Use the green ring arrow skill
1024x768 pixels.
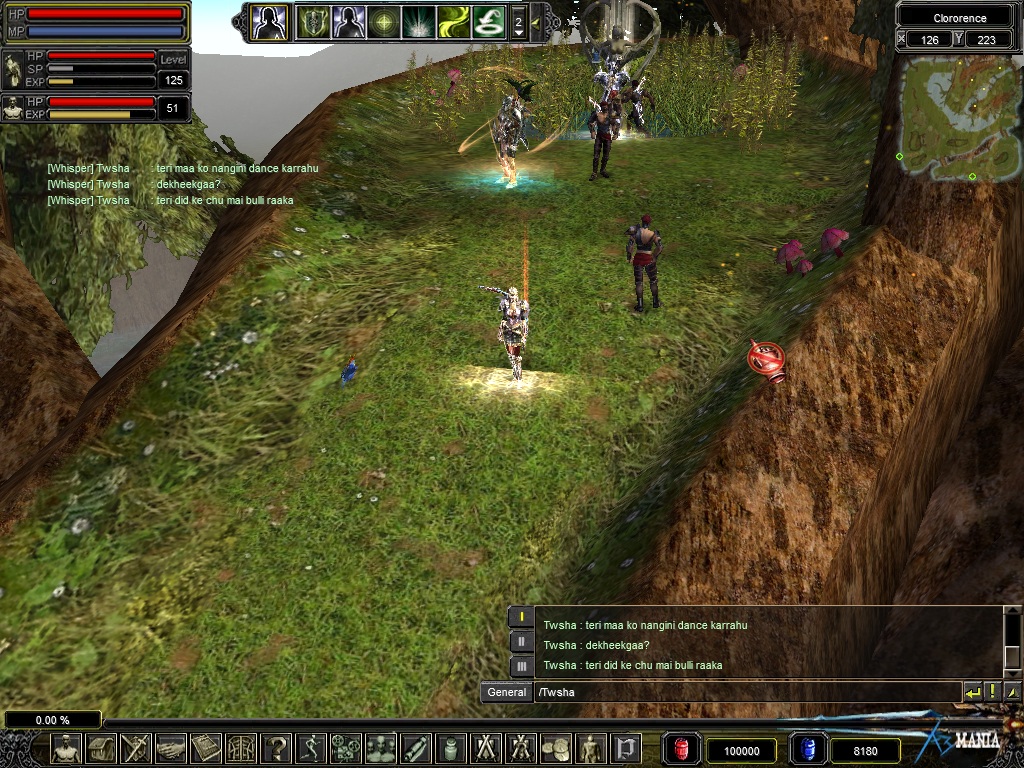(x=488, y=21)
